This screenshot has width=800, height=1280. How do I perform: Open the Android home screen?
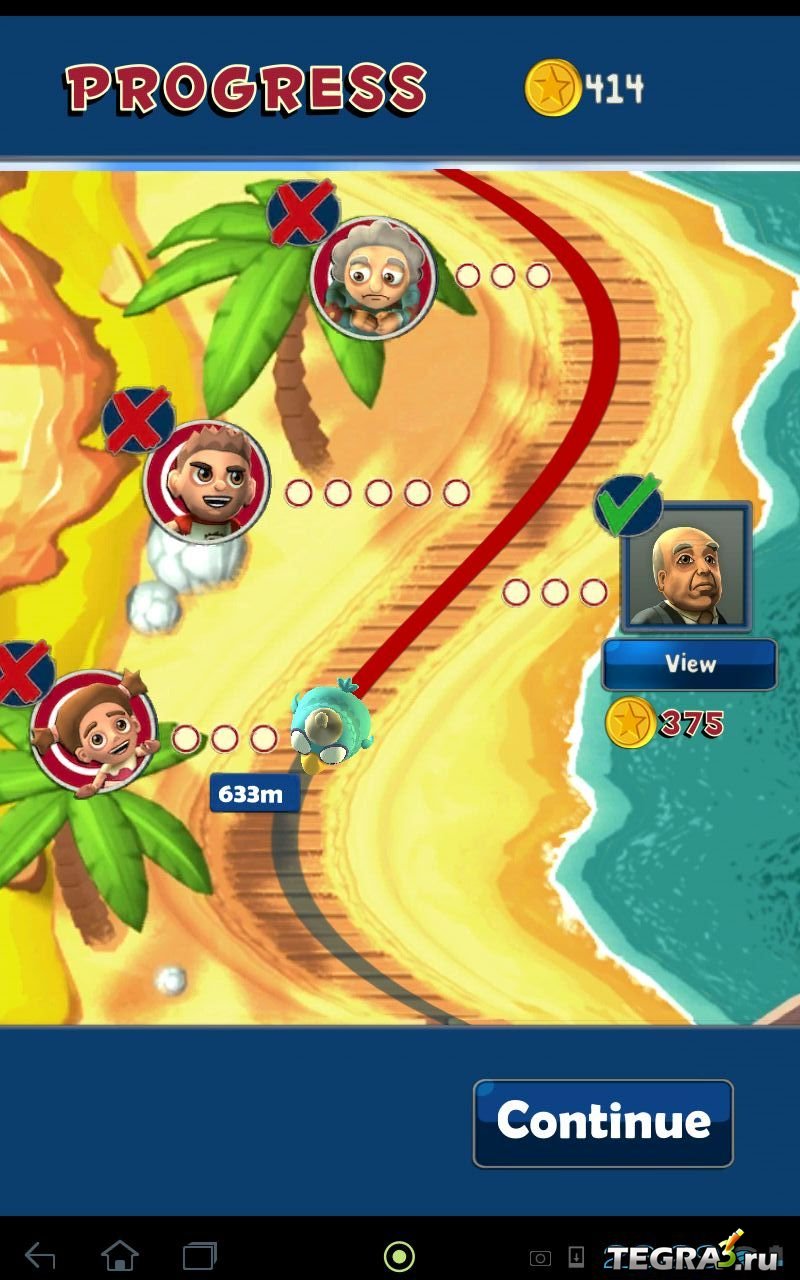[x=120, y=1255]
